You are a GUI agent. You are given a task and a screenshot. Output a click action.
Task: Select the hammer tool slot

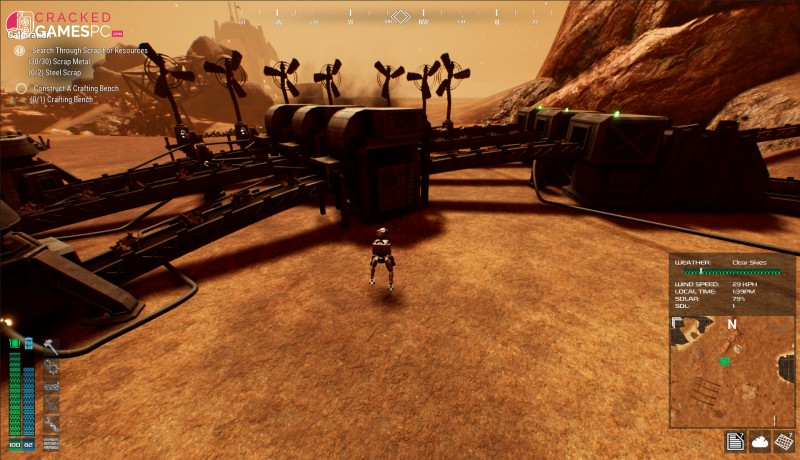tap(50, 347)
